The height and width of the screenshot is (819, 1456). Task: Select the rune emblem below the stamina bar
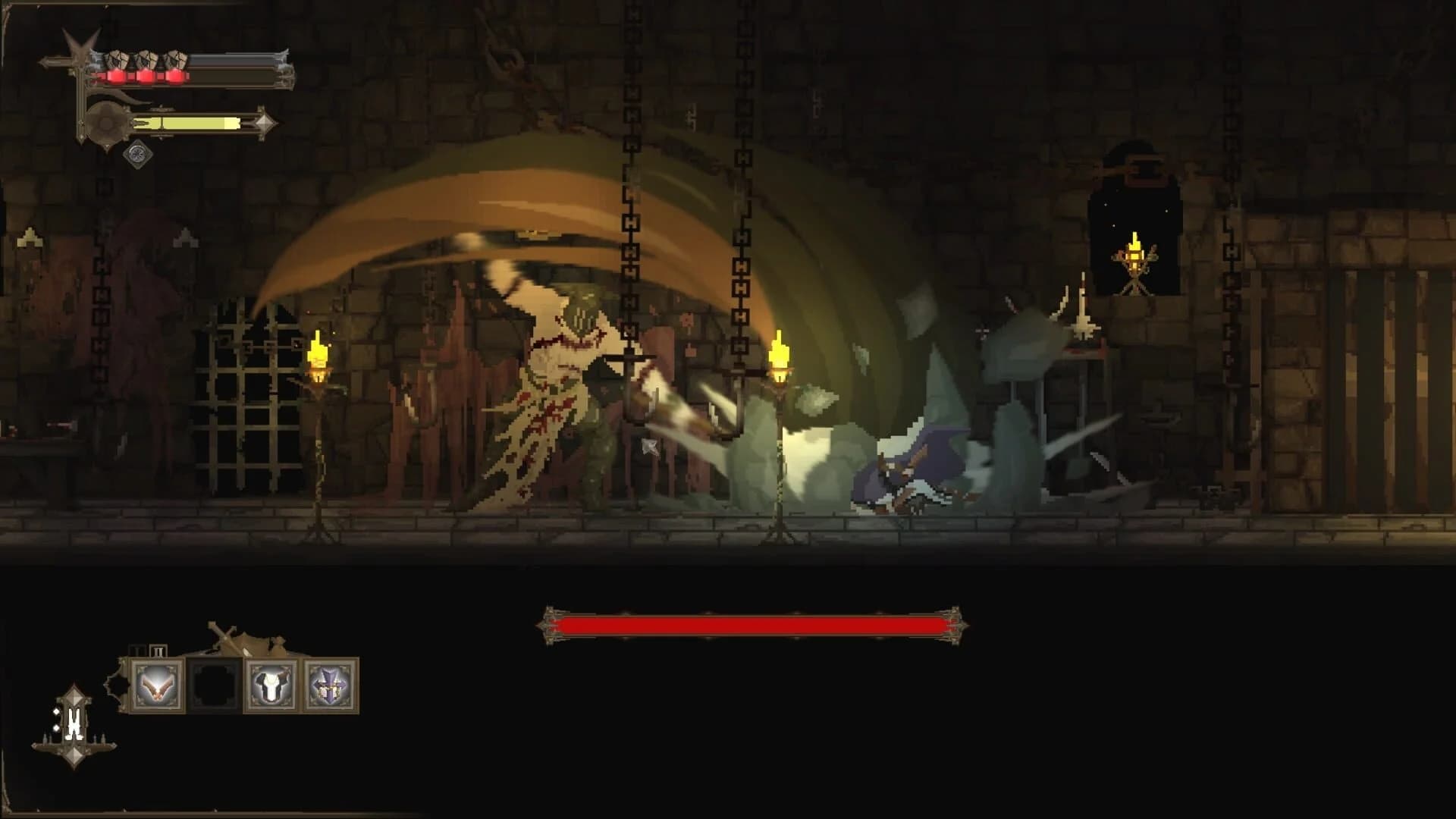pos(137,155)
